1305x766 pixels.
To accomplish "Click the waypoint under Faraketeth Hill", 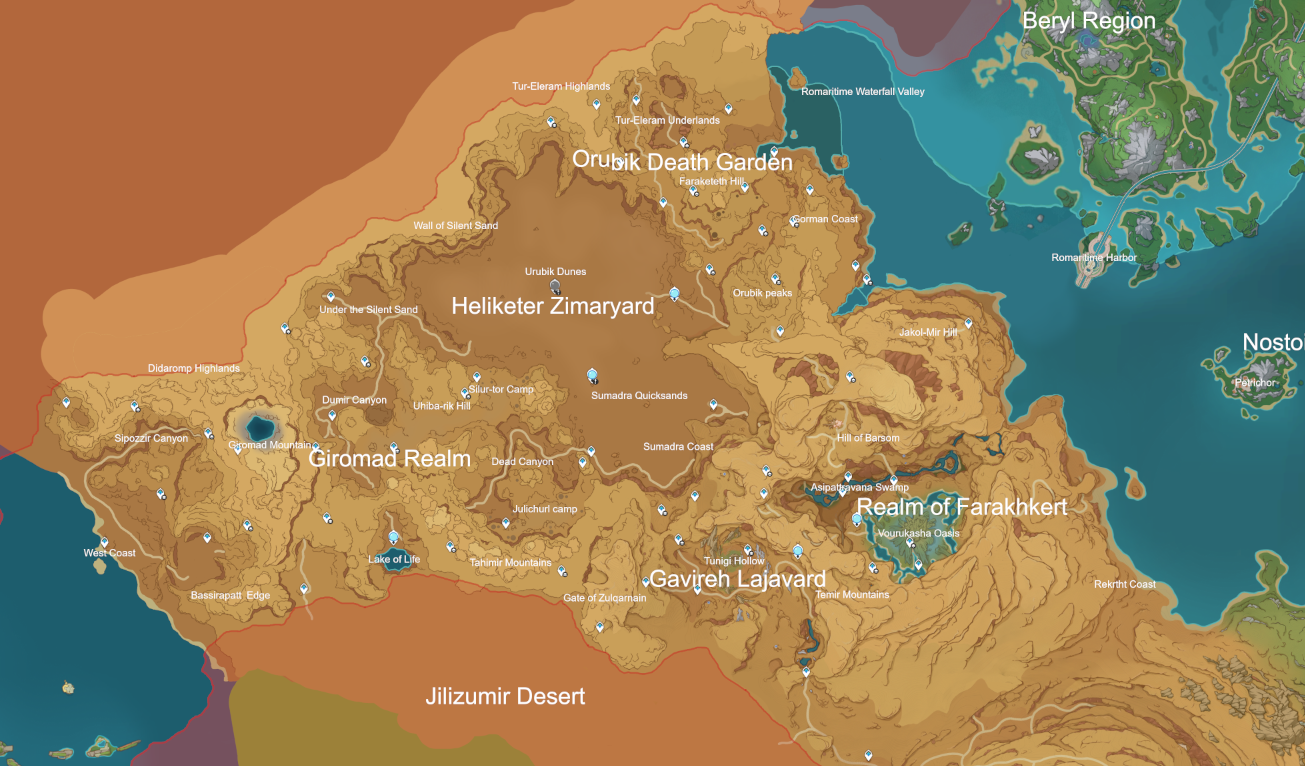I will 693,190.
